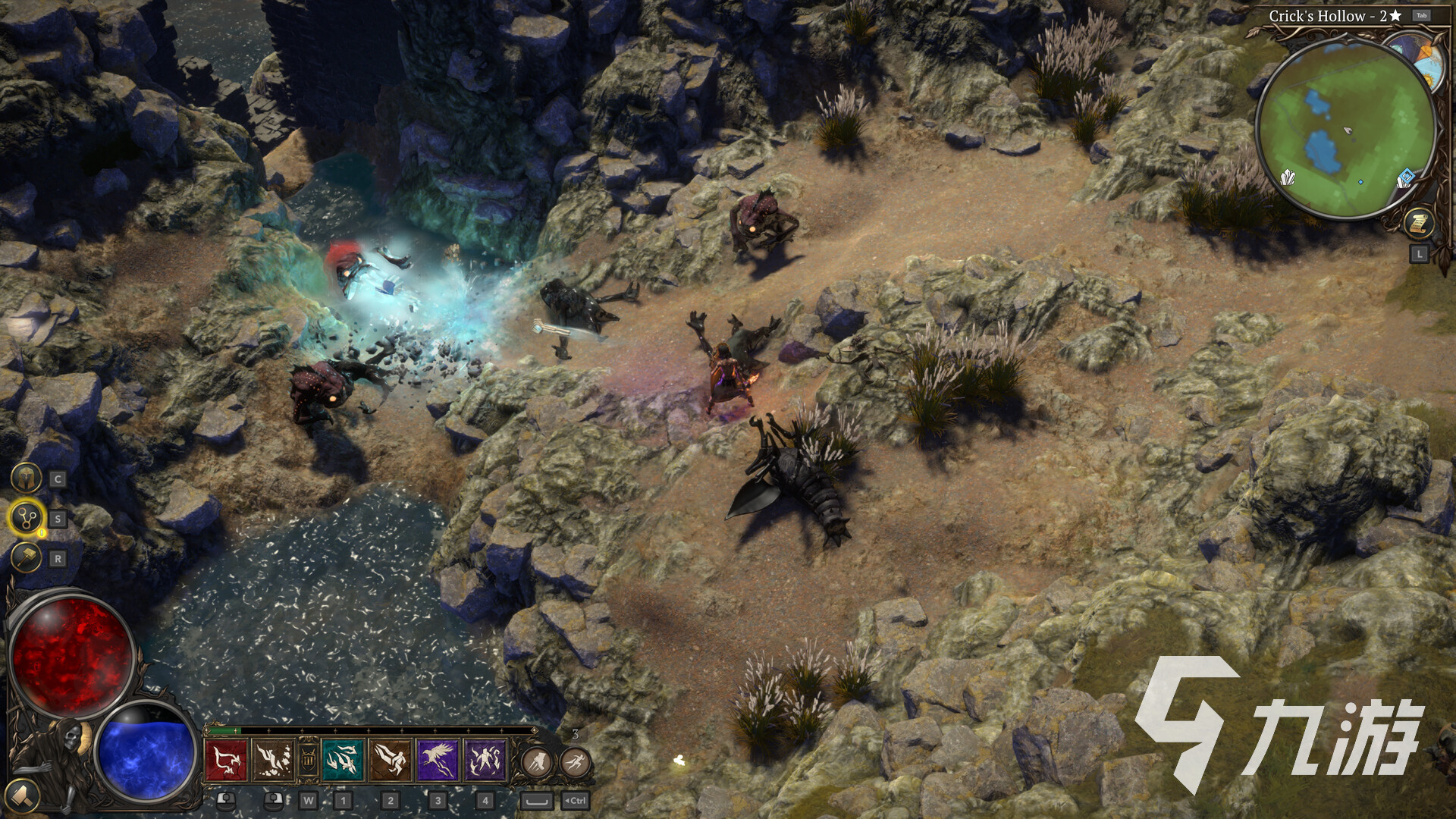Open the quest log scroll icon
The height and width of the screenshot is (819, 1456).
click(x=1417, y=223)
